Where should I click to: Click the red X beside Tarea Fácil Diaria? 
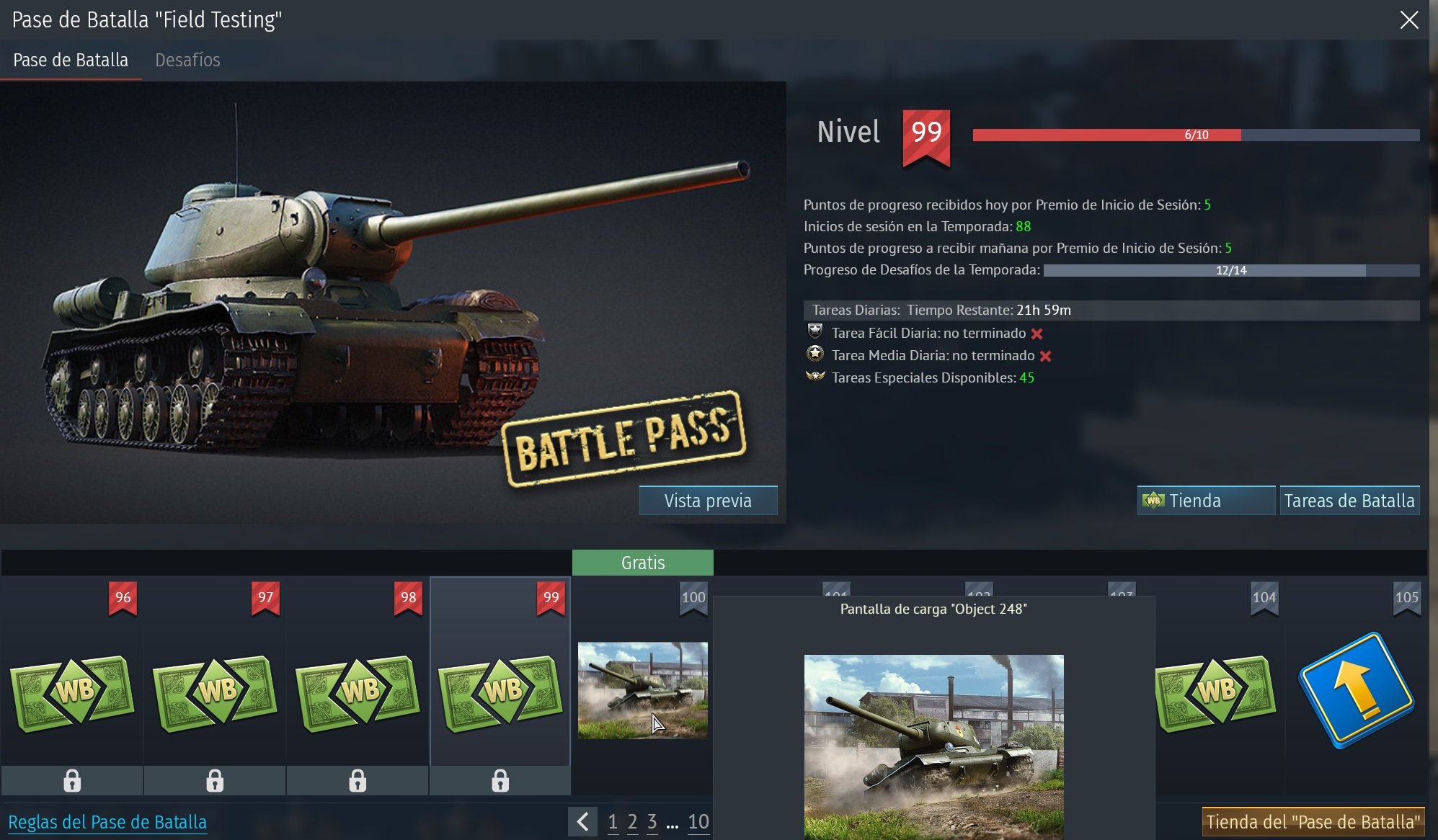click(1038, 333)
